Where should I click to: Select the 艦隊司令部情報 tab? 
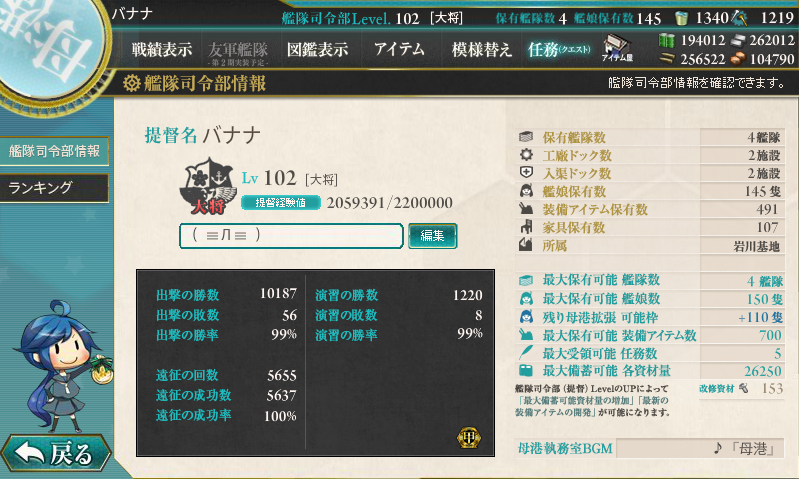pyautogui.click(x=54, y=151)
